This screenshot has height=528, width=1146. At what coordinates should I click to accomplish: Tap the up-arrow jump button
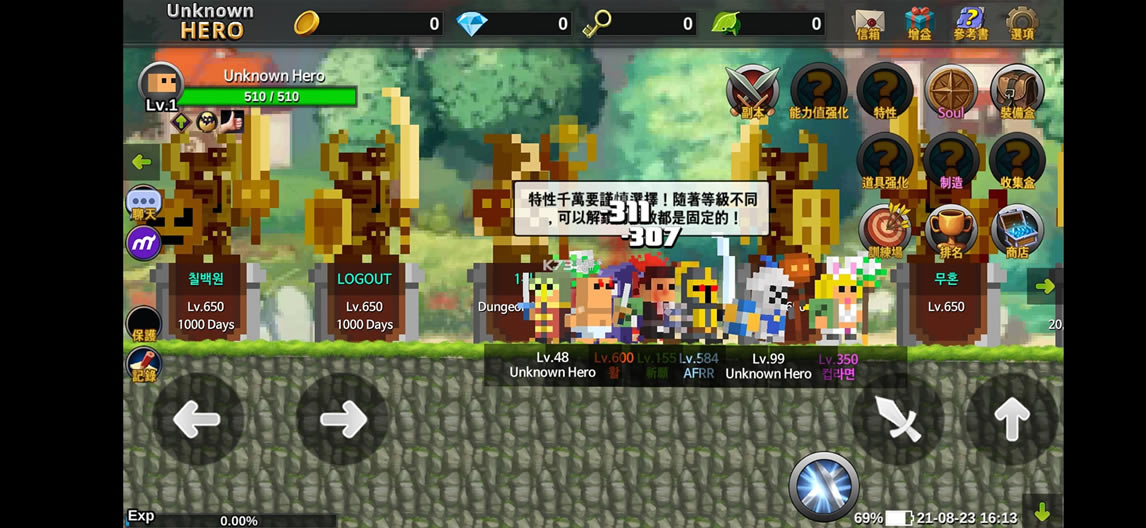pos(1011,419)
